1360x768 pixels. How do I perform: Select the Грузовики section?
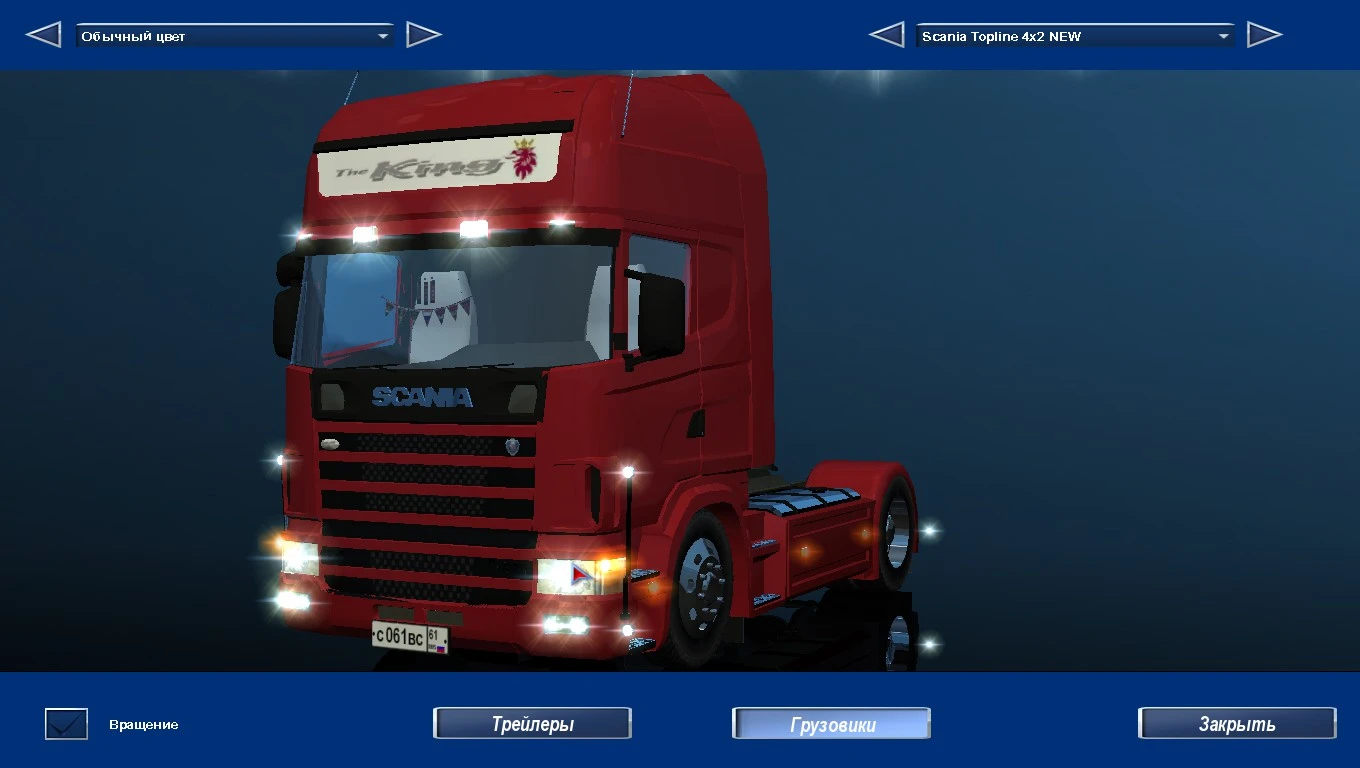coord(830,722)
